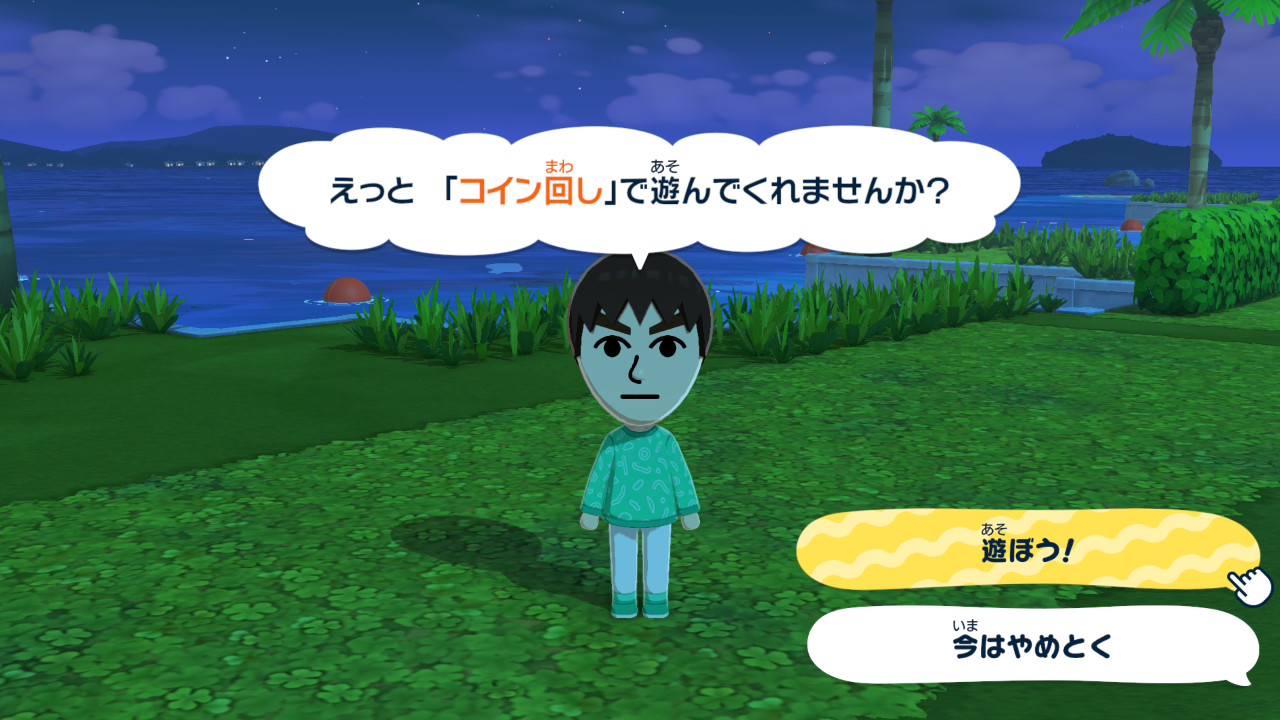Decline with 今はやめとく option
Screen dimensions: 1280x720
point(1031,645)
